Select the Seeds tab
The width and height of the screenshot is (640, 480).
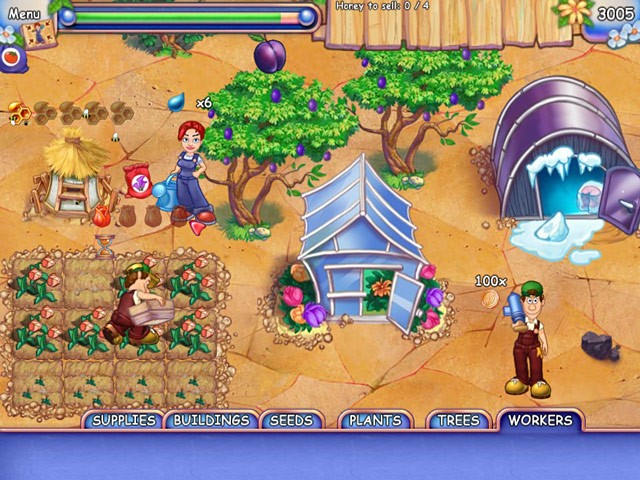pyautogui.click(x=292, y=420)
